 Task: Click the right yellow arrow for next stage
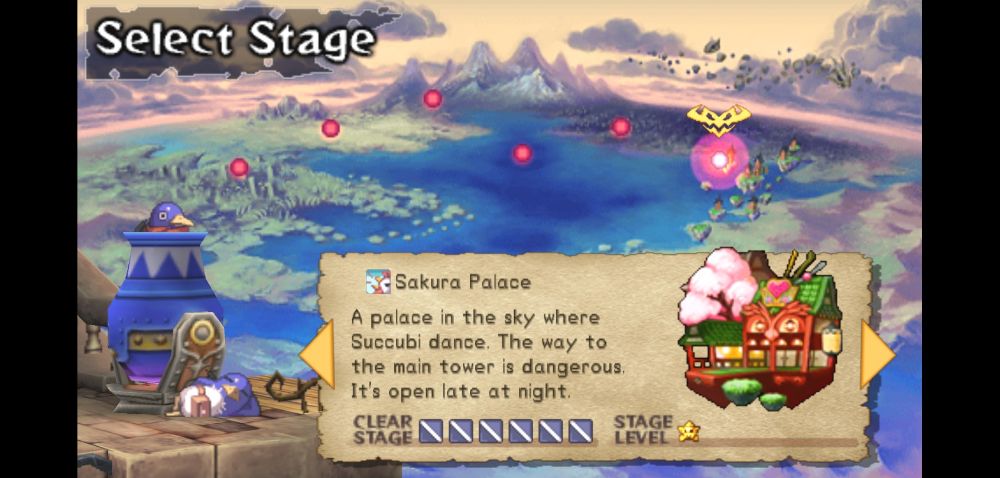coord(876,353)
